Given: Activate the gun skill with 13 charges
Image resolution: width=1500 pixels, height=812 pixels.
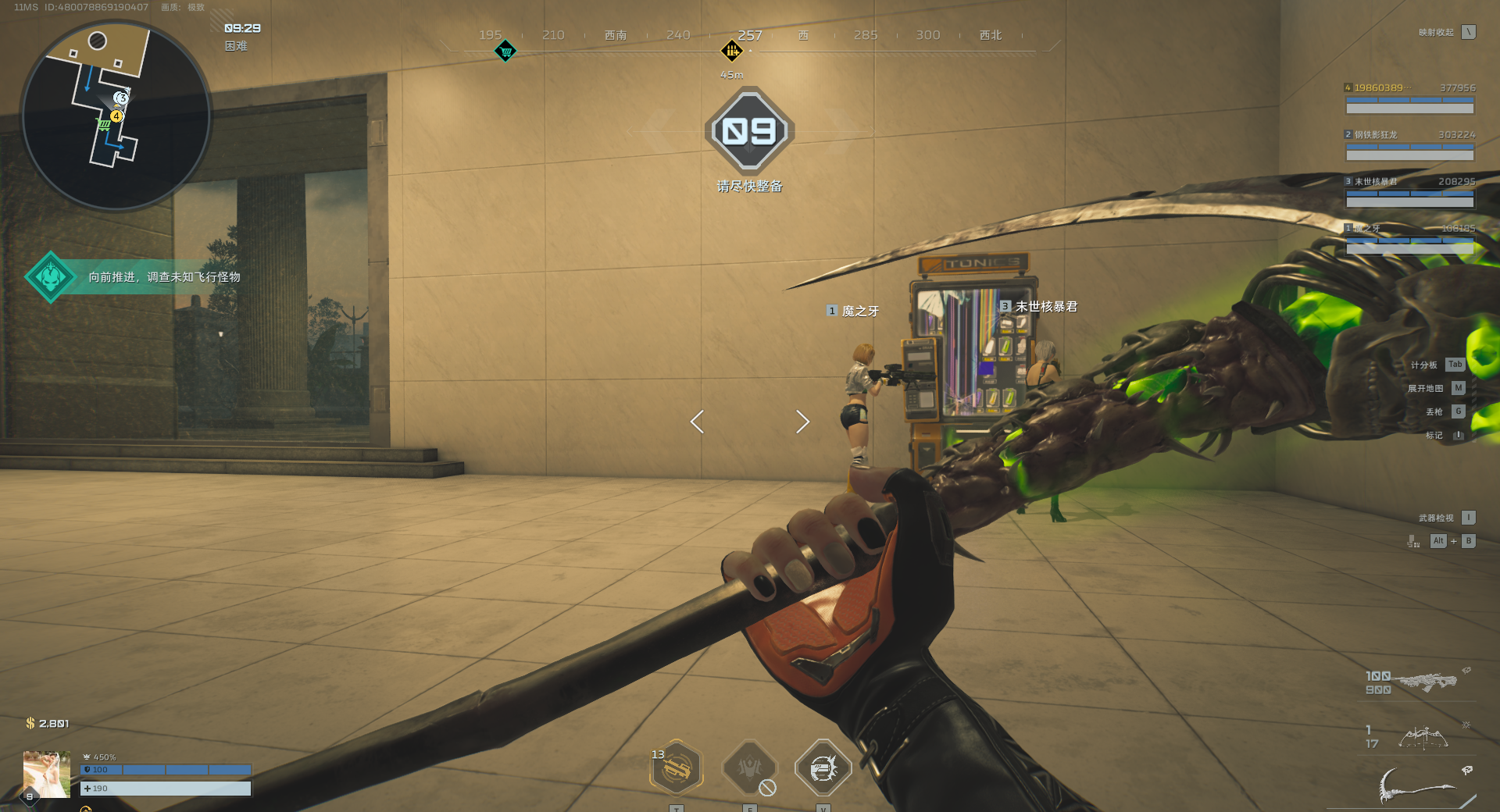Looking at the screenshot, I should coord(677,768).
